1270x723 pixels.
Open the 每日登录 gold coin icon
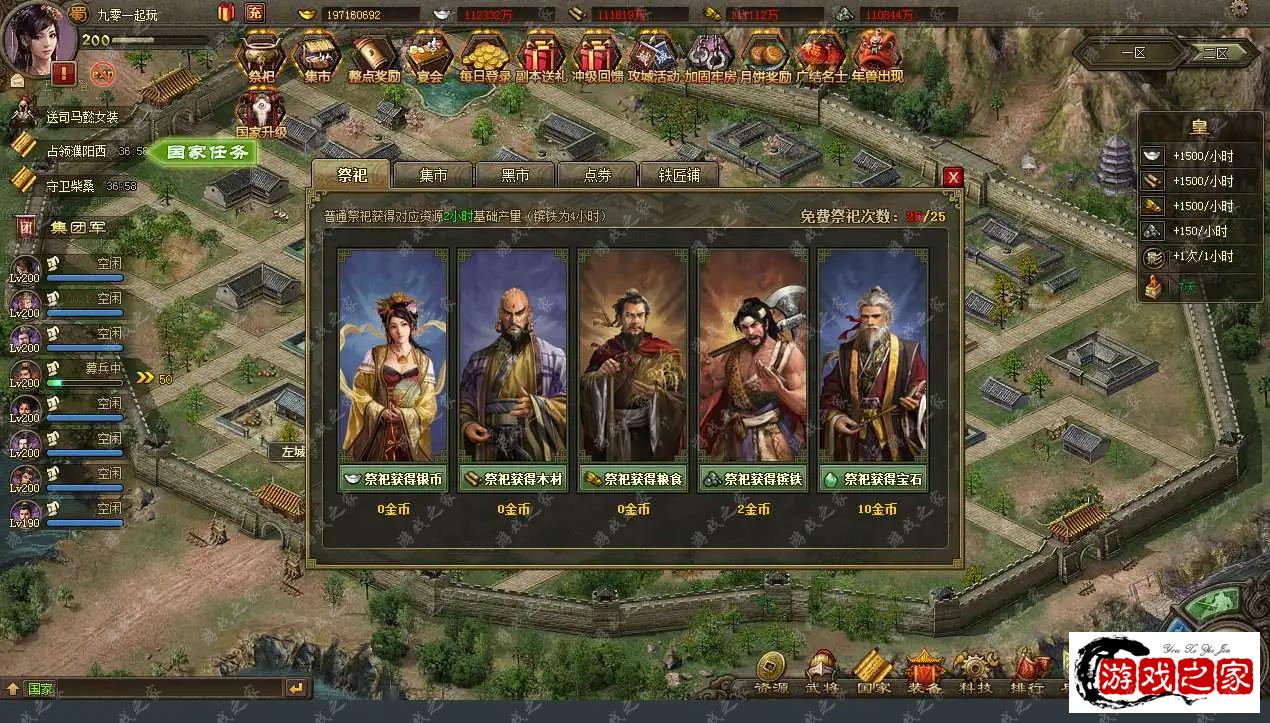pos(486,58)
